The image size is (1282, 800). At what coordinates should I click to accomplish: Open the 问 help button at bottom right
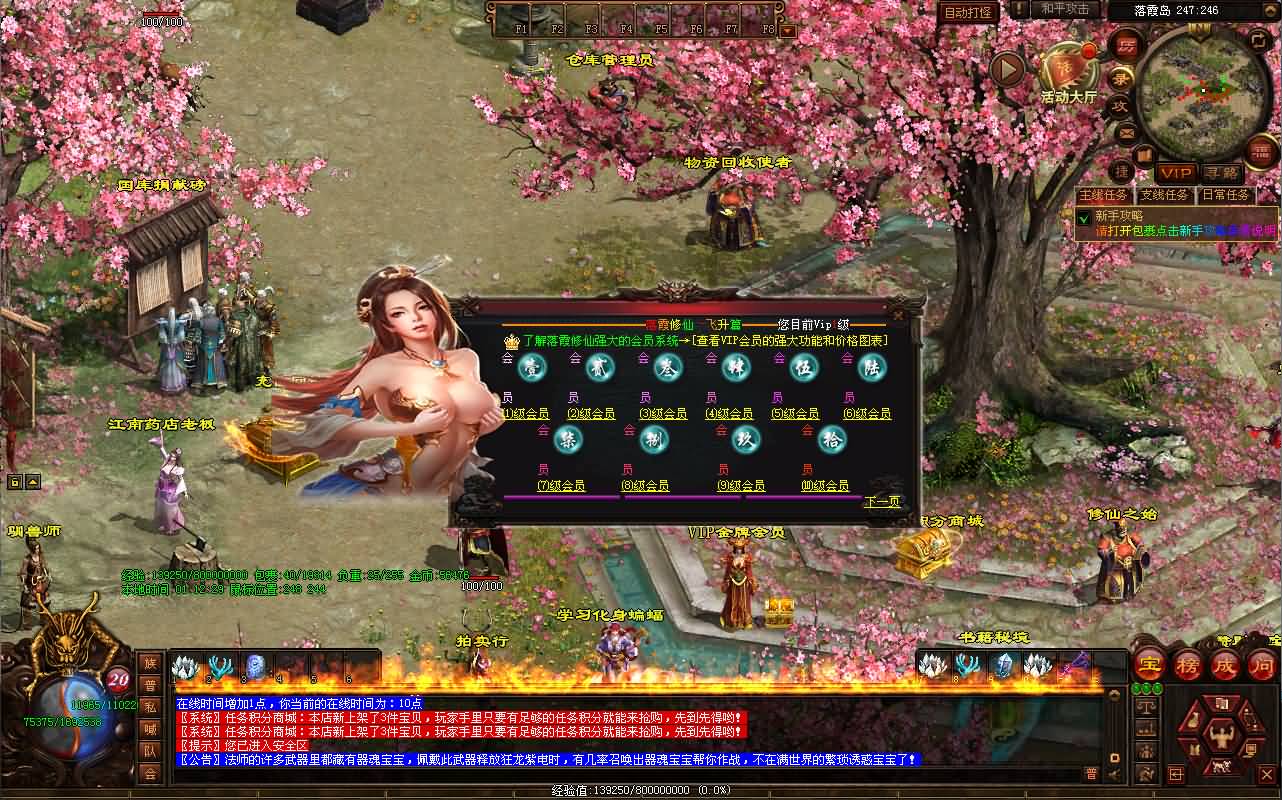click(1261, 664)
